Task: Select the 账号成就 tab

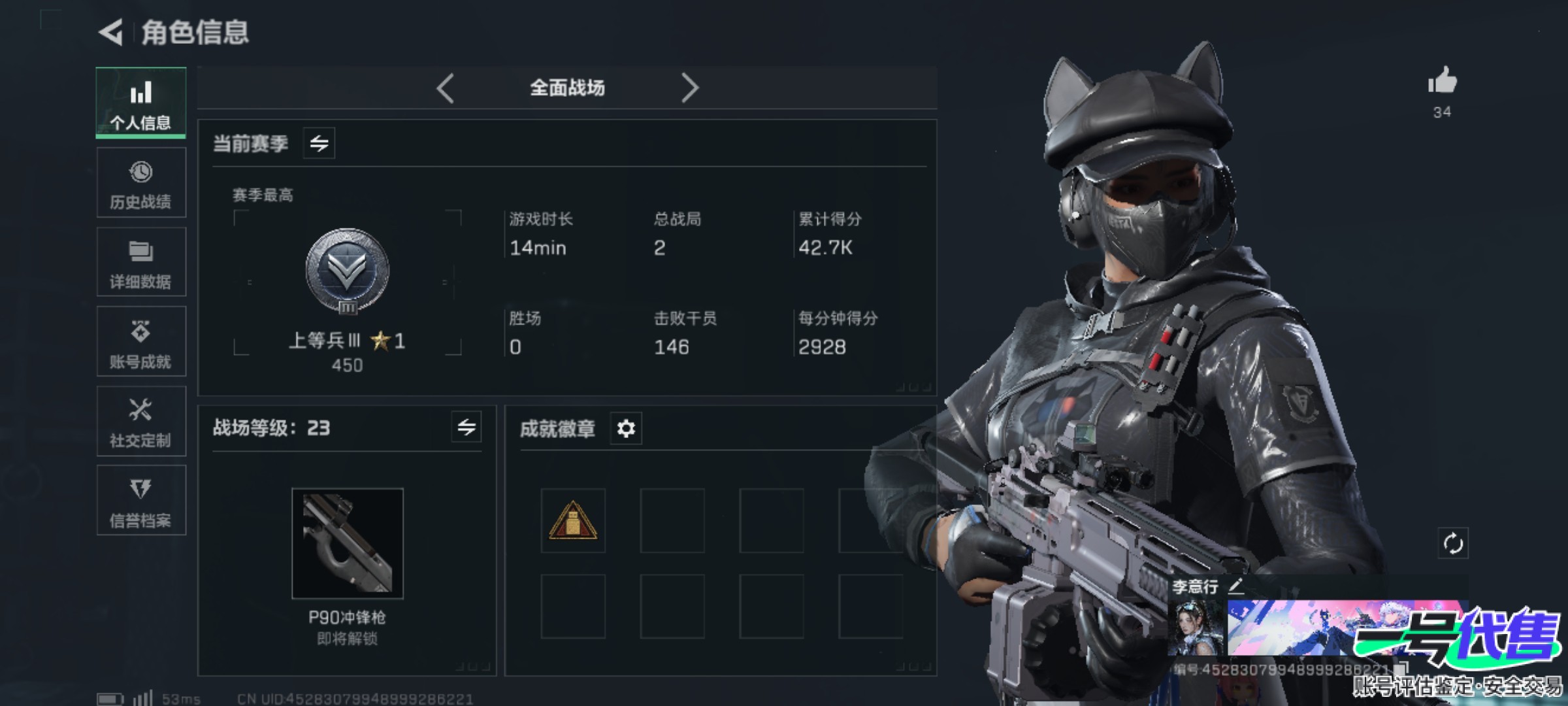Action: 140,342
